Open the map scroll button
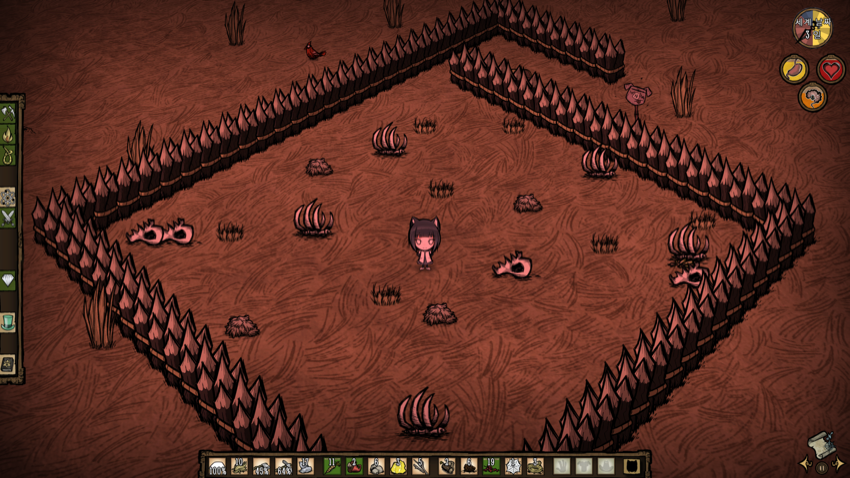Viewport: 850px width, 478px height. tap(820, 445)
